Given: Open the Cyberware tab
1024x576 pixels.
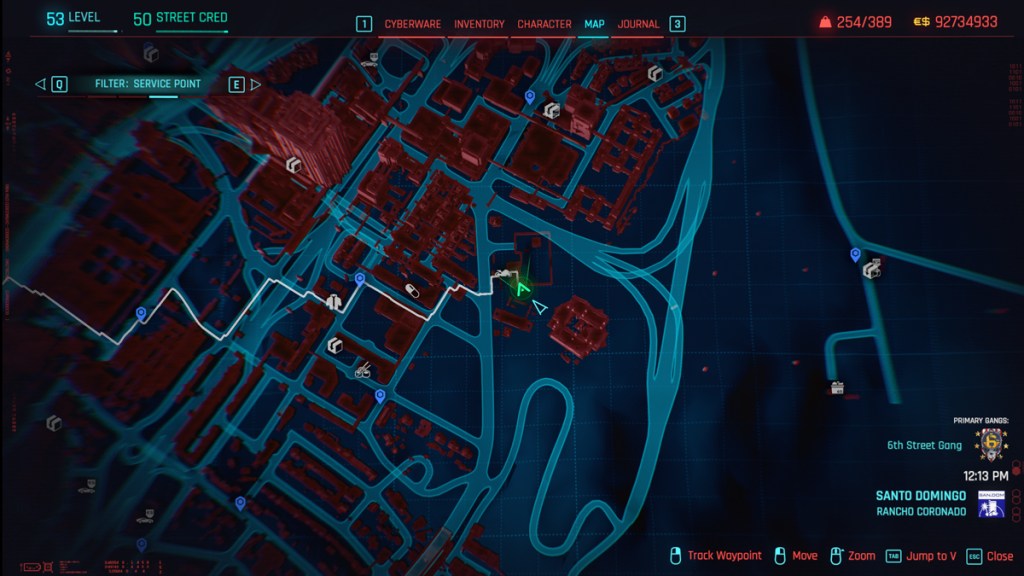Looking at the screenshot, I should [x=412, y=24].
